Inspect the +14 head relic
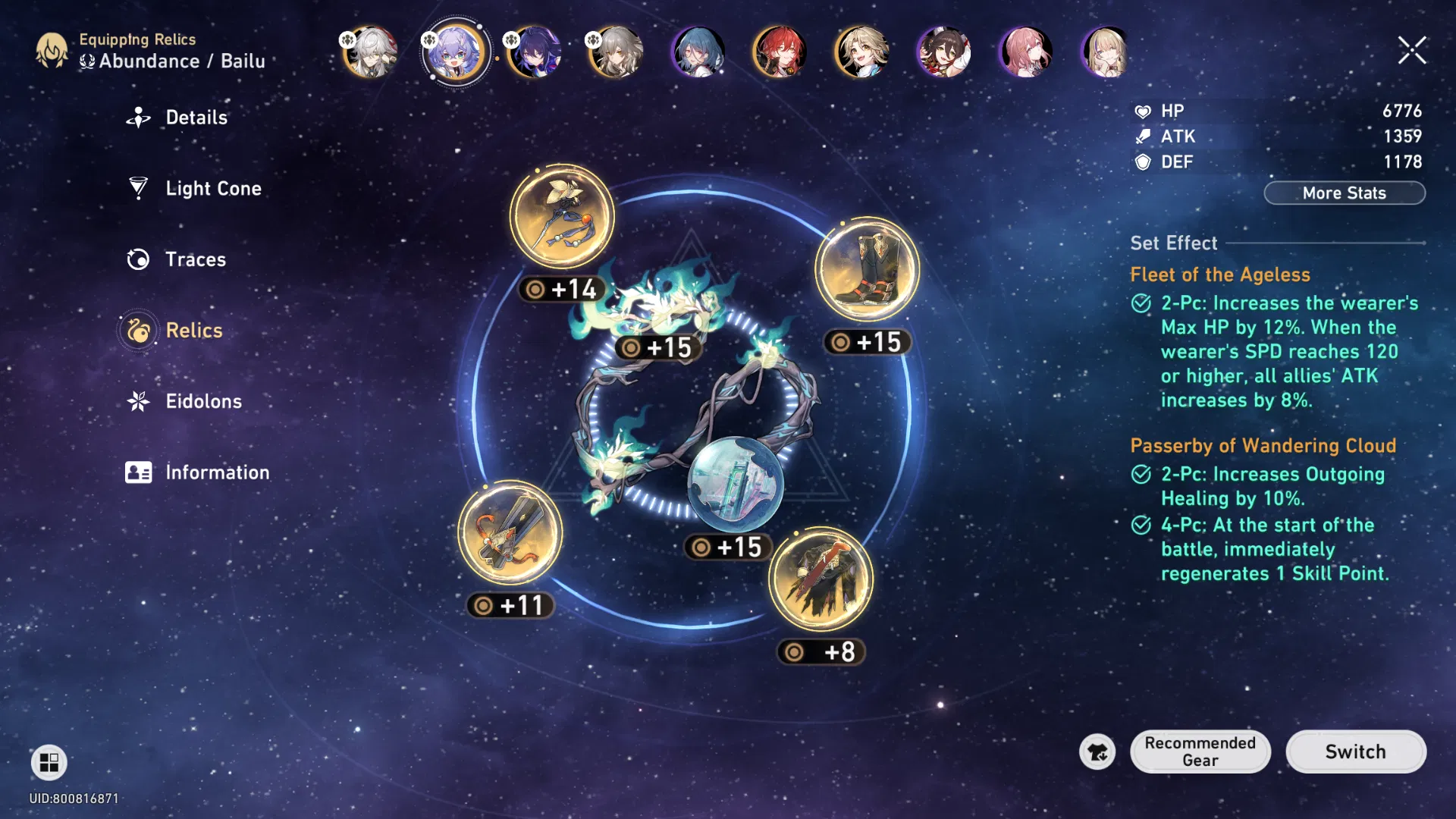This screenshot has width=1456, height=819. tap(562, 215)
